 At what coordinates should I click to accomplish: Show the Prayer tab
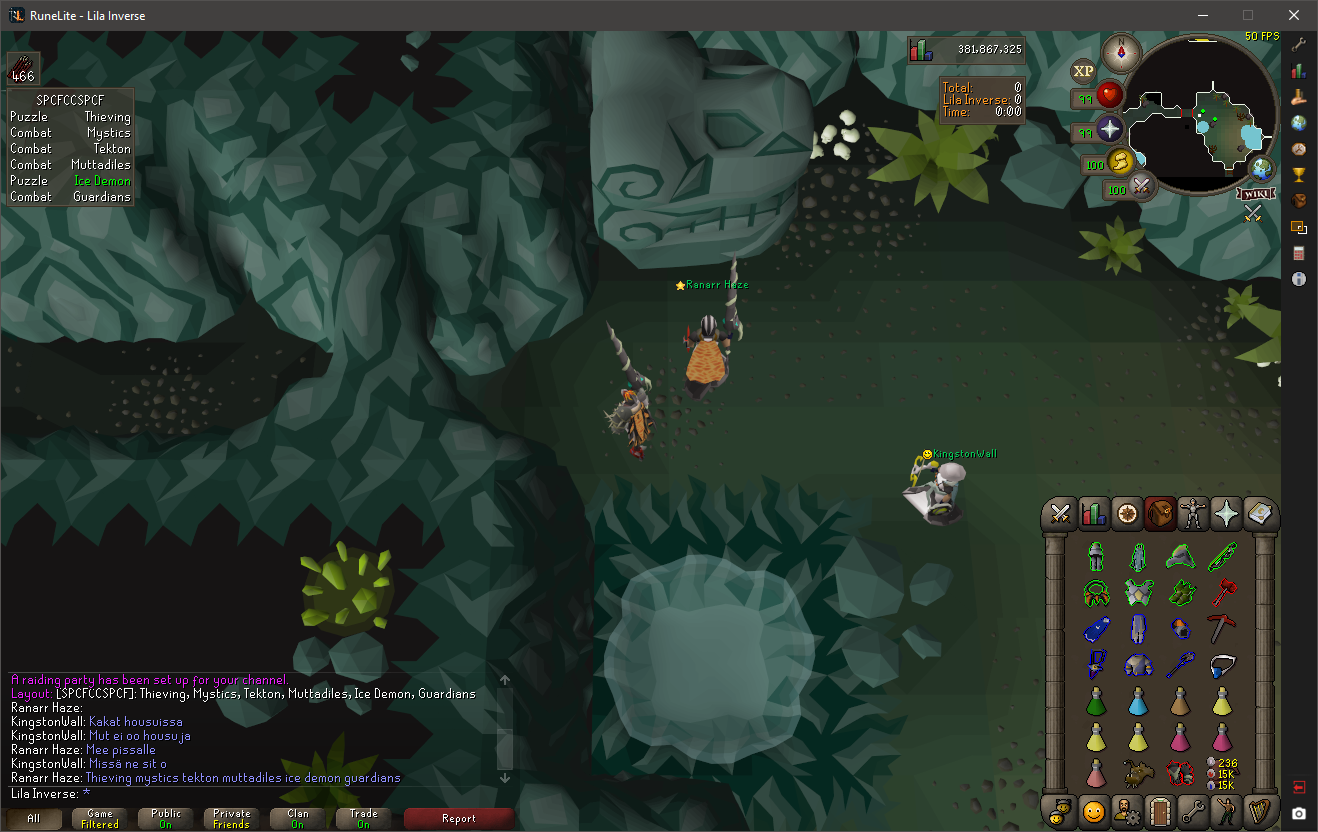coord(1226,515)
